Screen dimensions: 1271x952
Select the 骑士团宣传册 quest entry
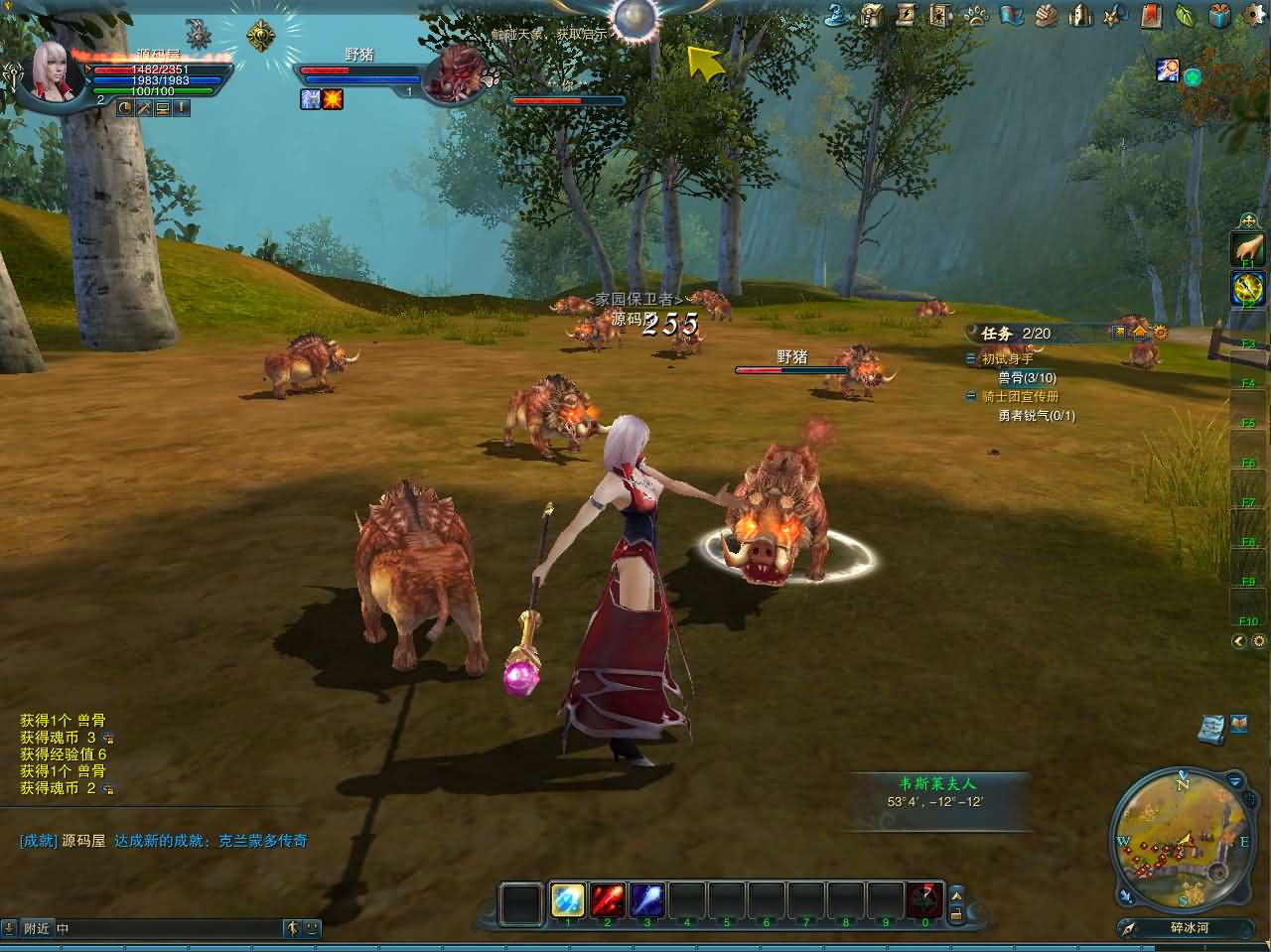(1020, 396)
